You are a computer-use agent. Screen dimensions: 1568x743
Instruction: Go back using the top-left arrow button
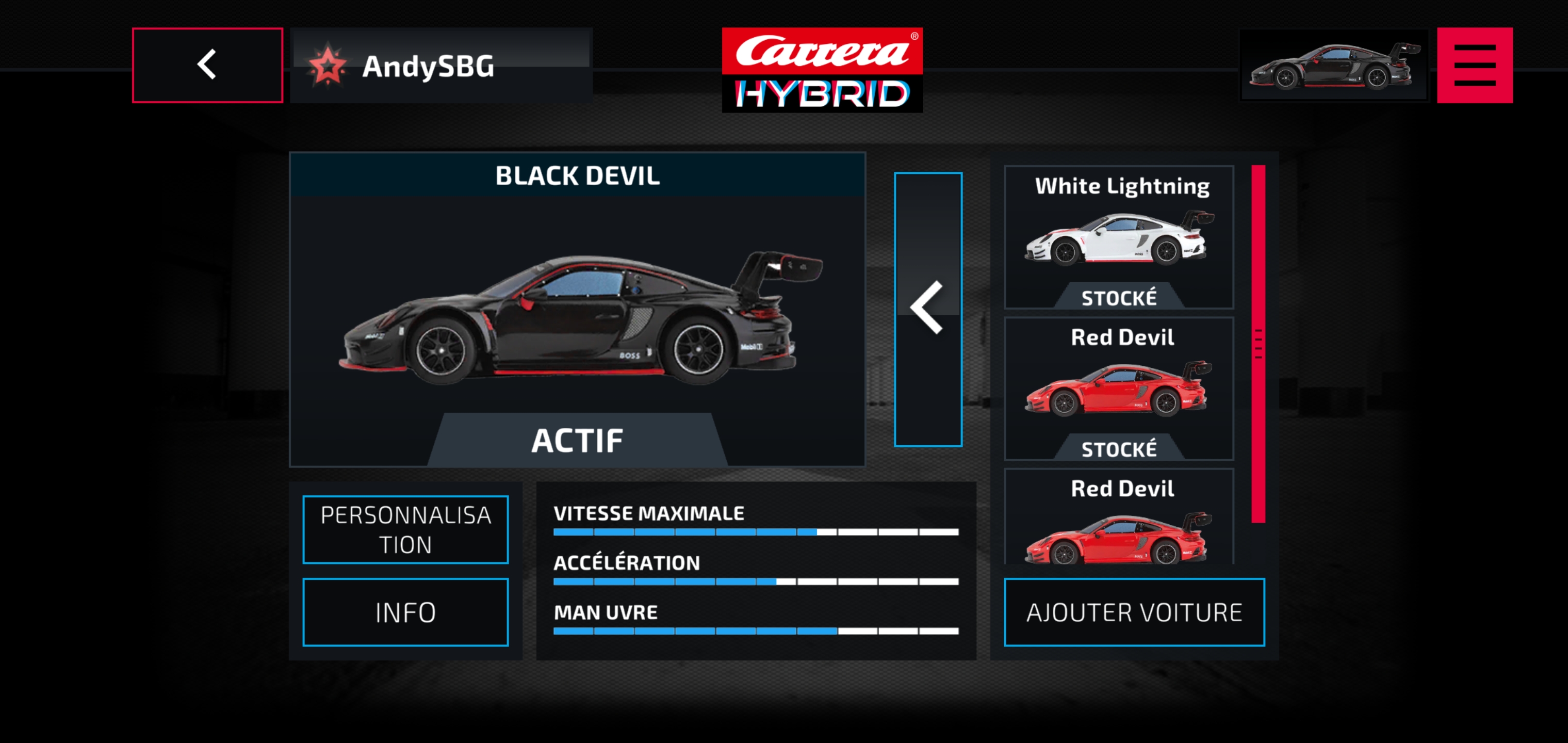pyautogui.click(x=207, y=65)
